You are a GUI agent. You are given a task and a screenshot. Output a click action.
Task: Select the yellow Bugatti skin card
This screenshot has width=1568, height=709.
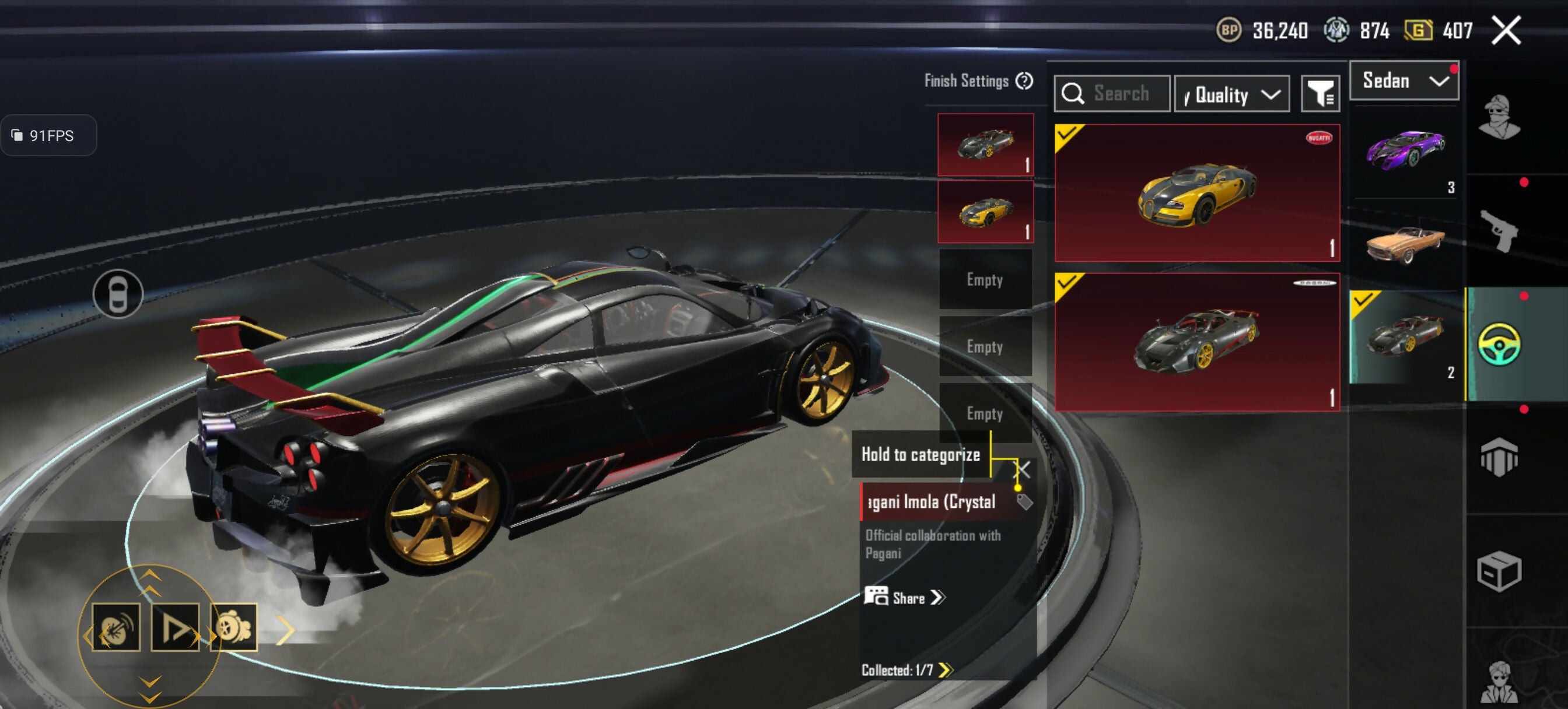[1196, 194]
